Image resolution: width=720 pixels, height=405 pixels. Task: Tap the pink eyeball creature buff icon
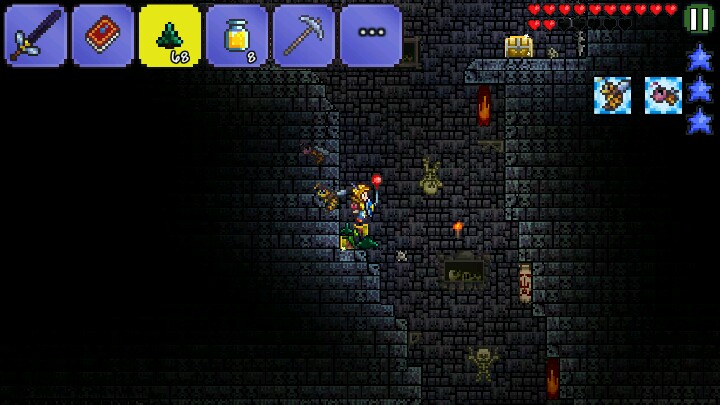[x=663, y=95]
